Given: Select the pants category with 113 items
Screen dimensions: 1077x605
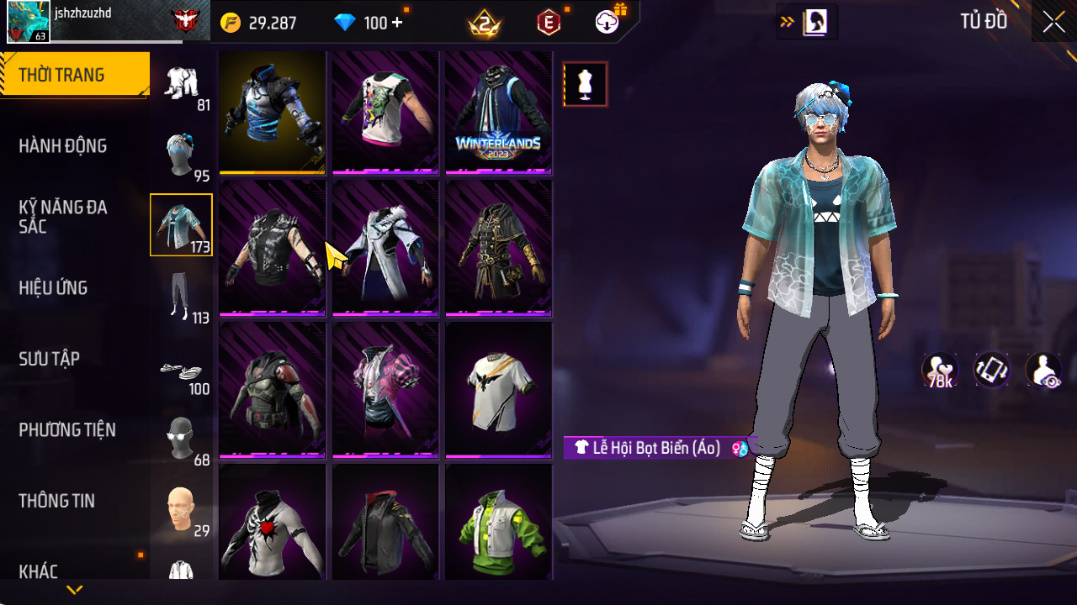Looking at the screenshot, I should coord(182,298).
